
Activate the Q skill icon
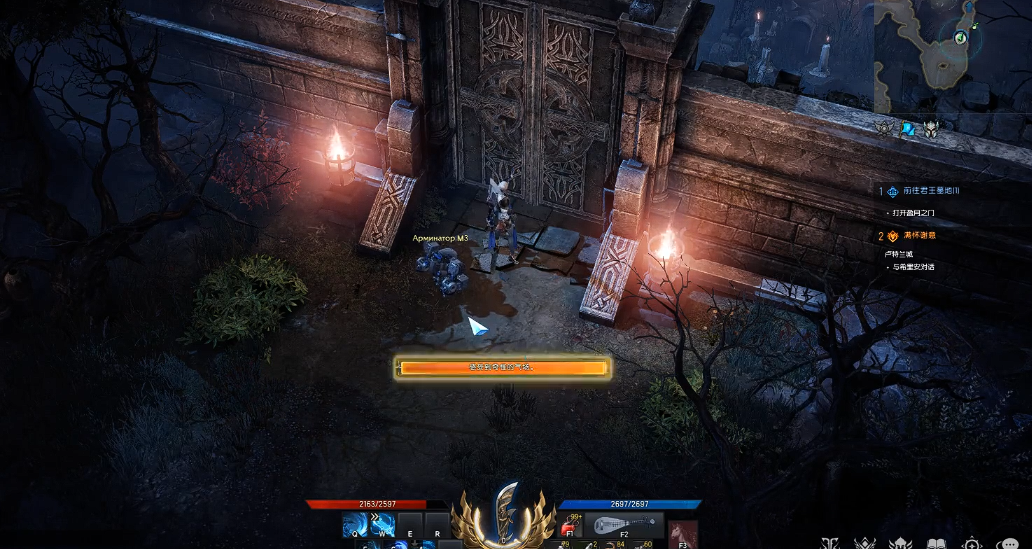pos(354,525)
